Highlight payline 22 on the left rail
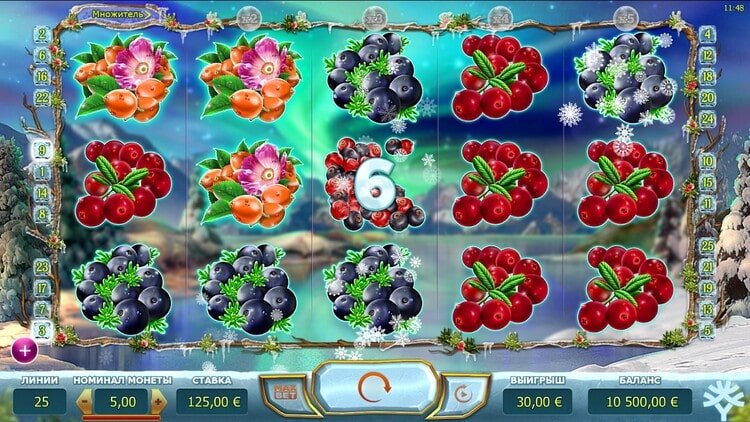Viewport: 750px width, 422px height. [x=42, y=97]
